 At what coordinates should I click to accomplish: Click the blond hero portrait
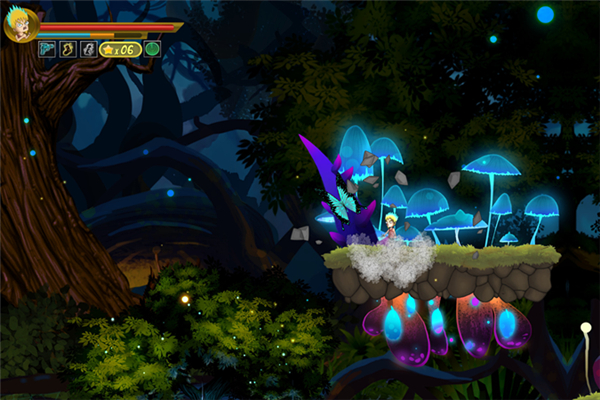click(19, 25)
